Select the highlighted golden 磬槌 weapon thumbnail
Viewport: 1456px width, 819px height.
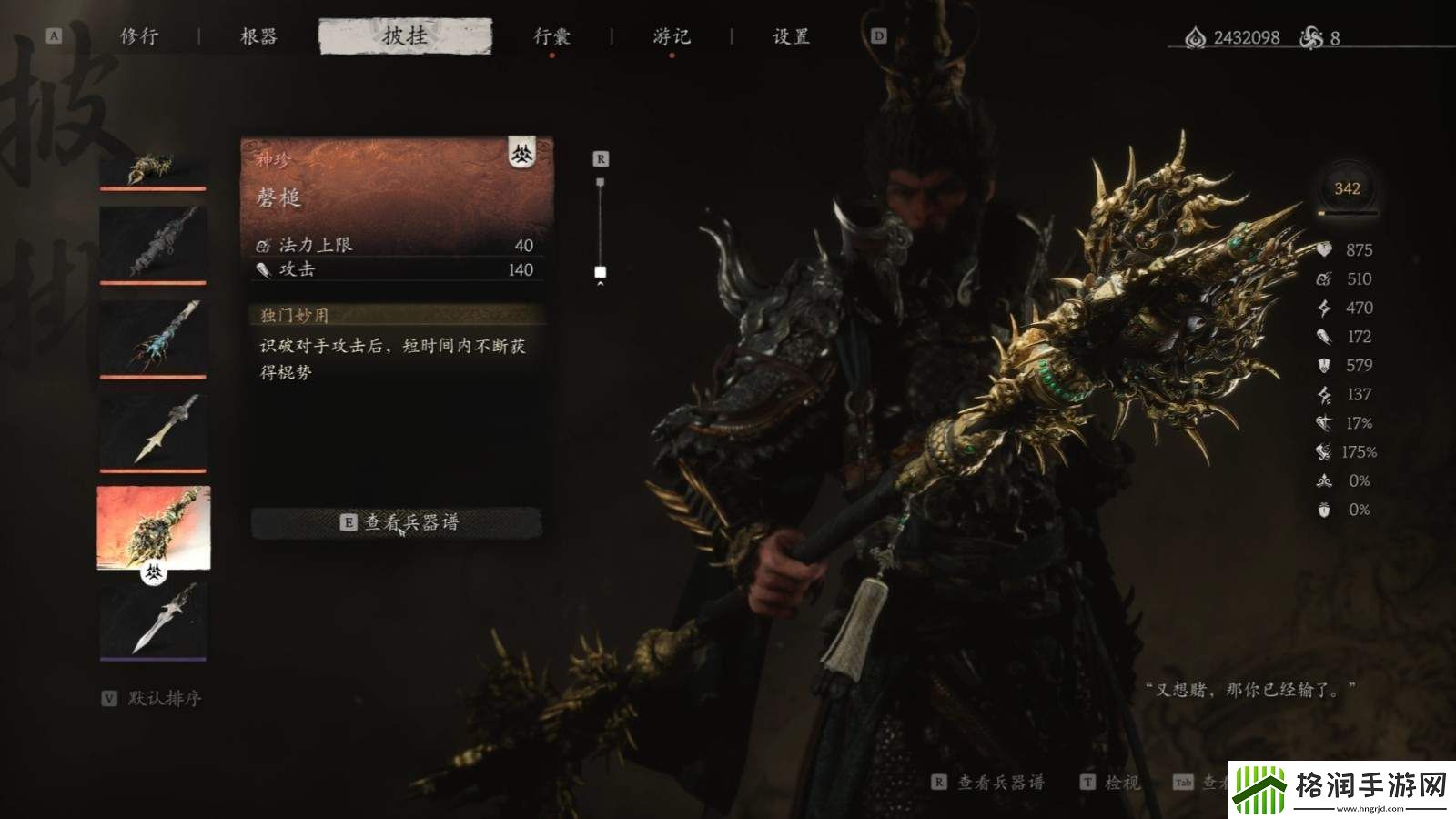click(x=153, y=528)
